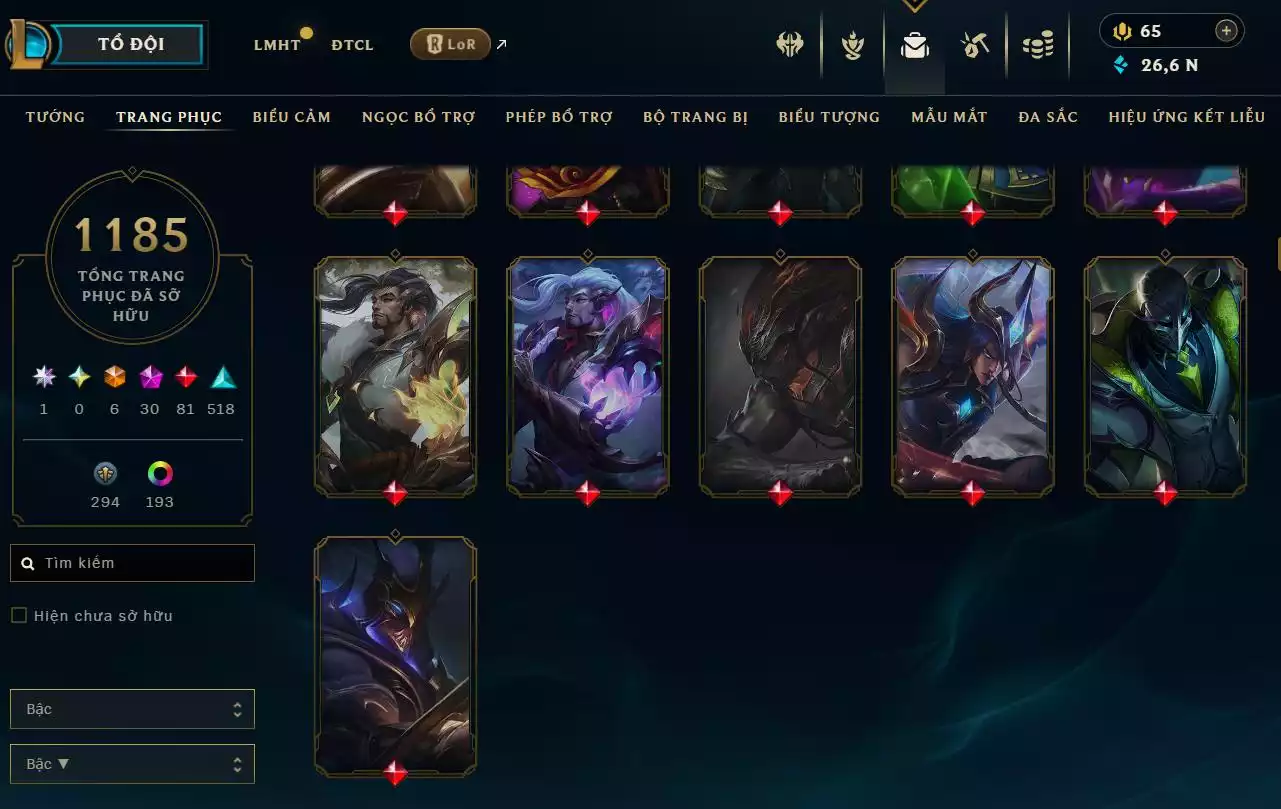Add currency with the plus button

pyautogui.click(x=1226, y=31)
